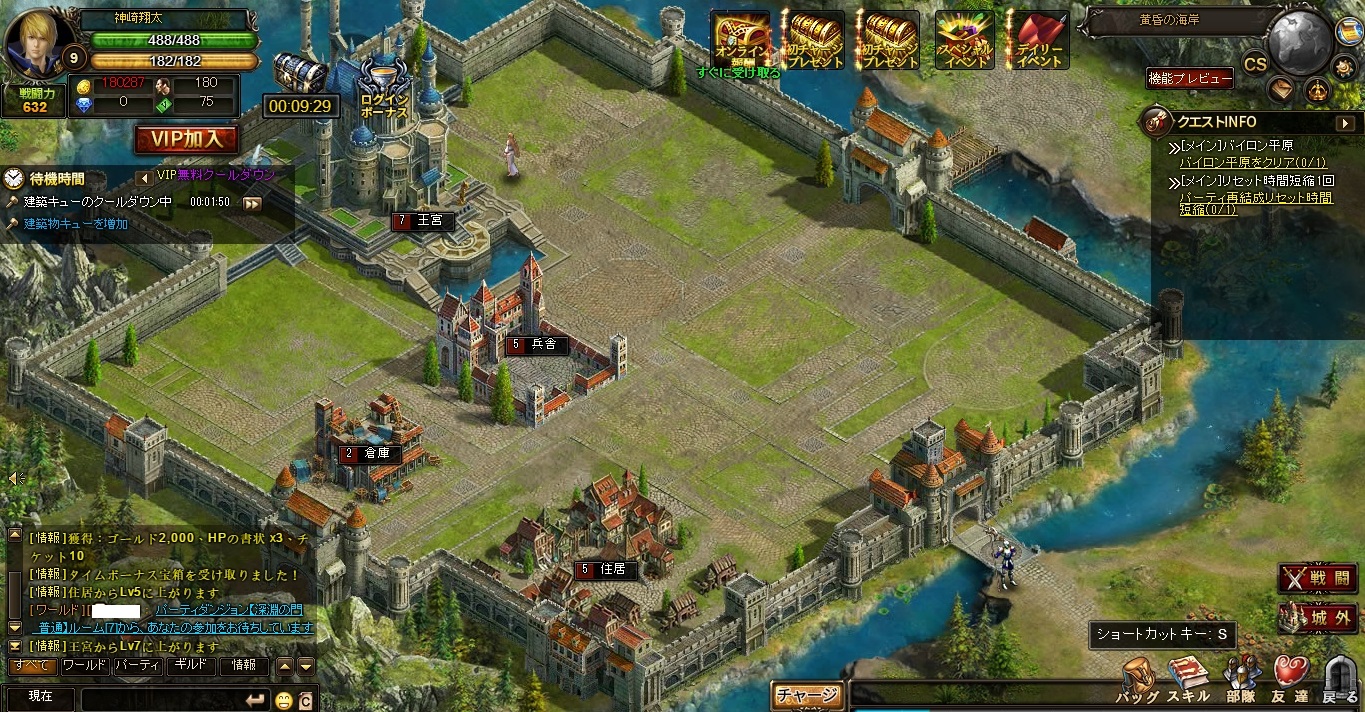Open the crown ranking icon
The width and height of the screenshot is (1365, 712).
point(1317,90)
